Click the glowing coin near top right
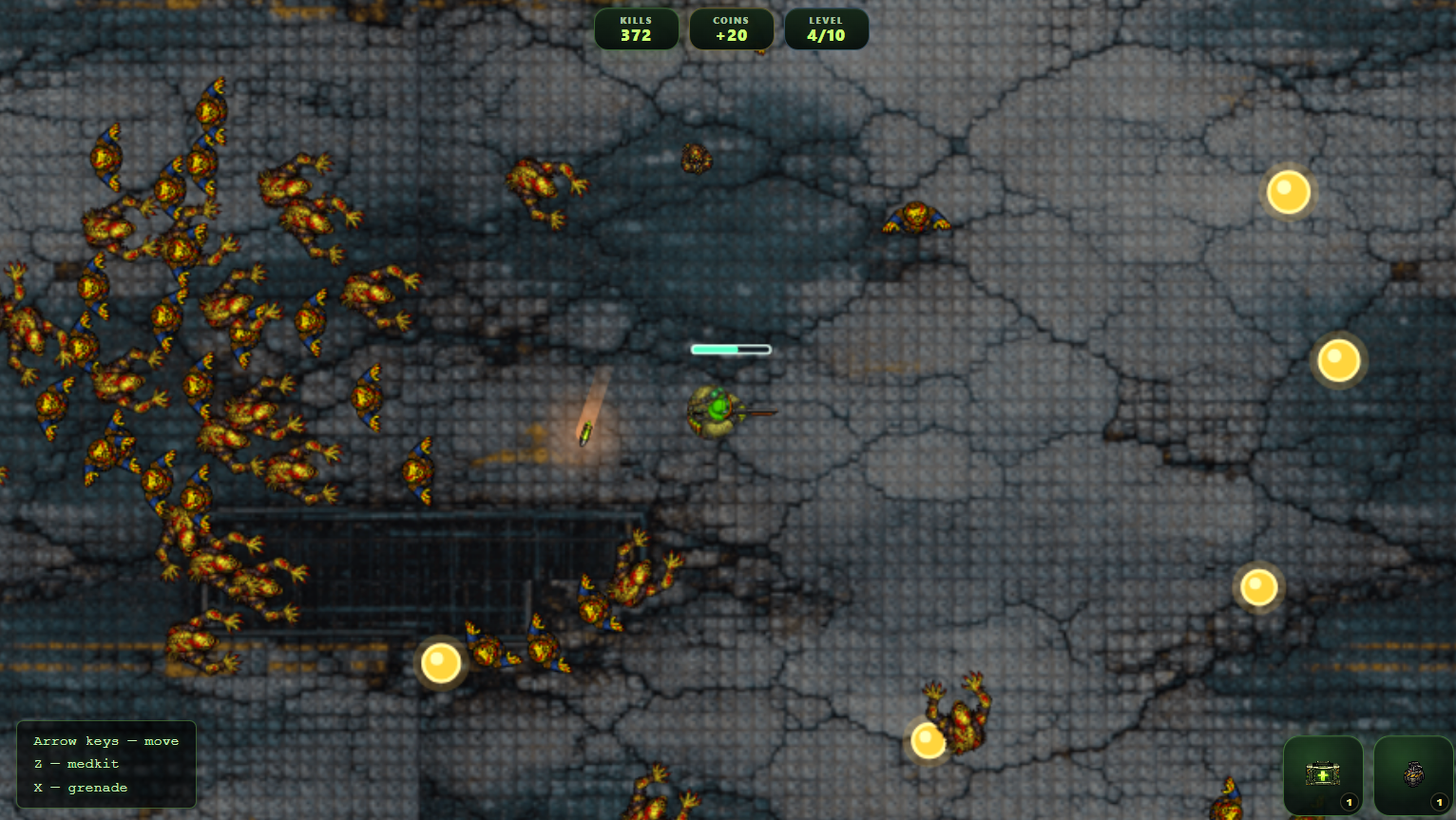Screen dimensions: 1456x820 pos(1289,192)
